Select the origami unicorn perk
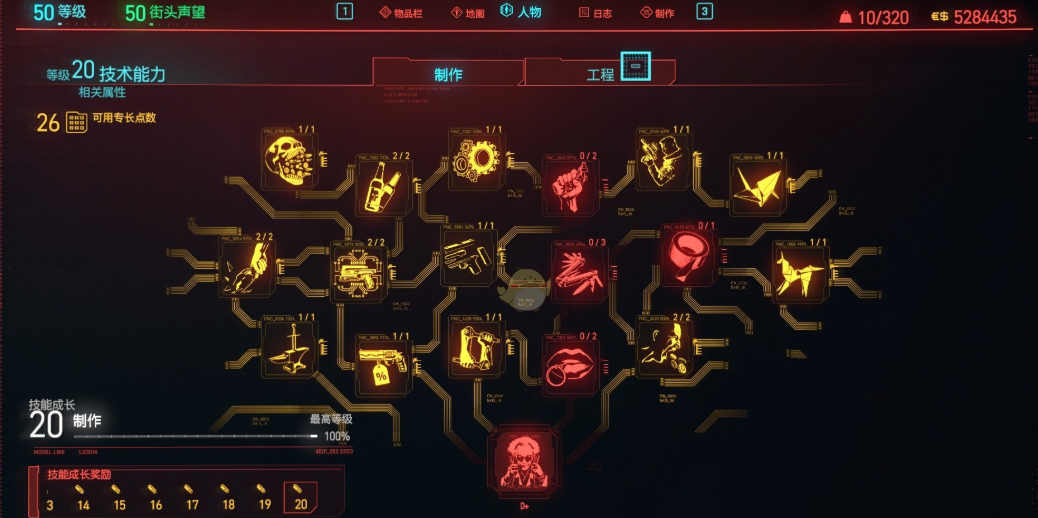1038x518 pixels. (800, 271)
